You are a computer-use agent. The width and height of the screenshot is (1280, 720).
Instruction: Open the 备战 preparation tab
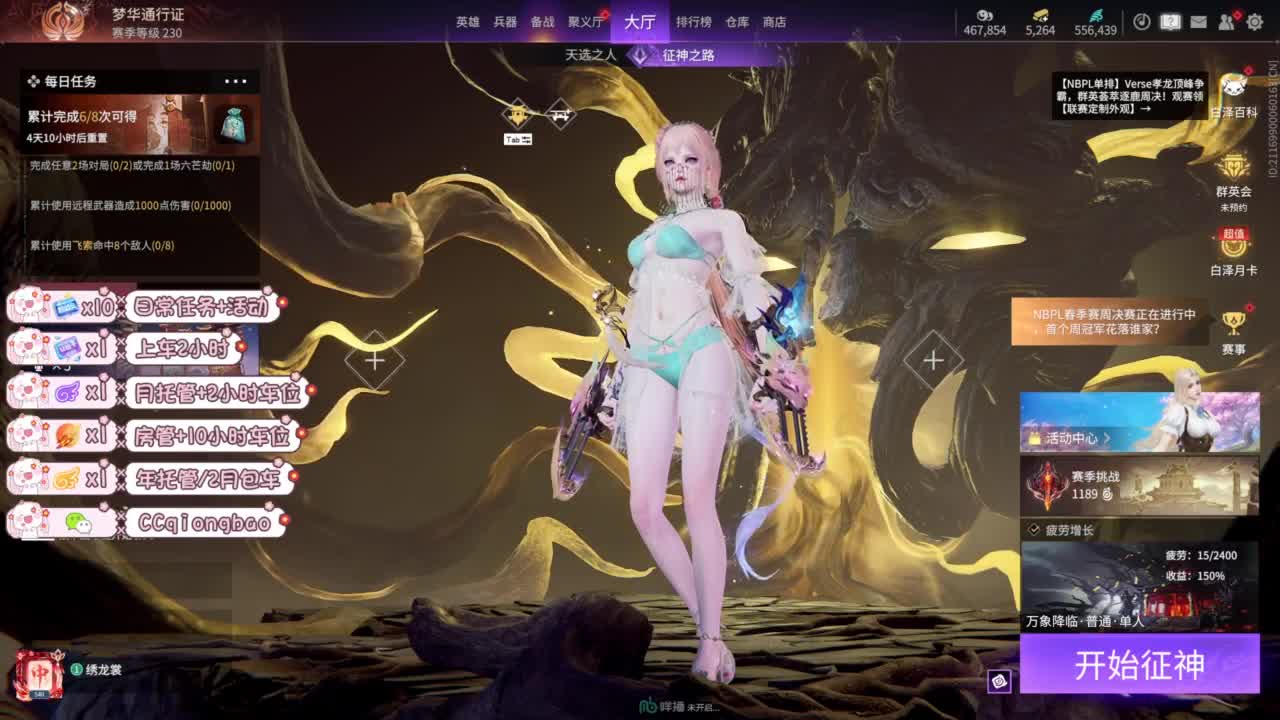542,22
